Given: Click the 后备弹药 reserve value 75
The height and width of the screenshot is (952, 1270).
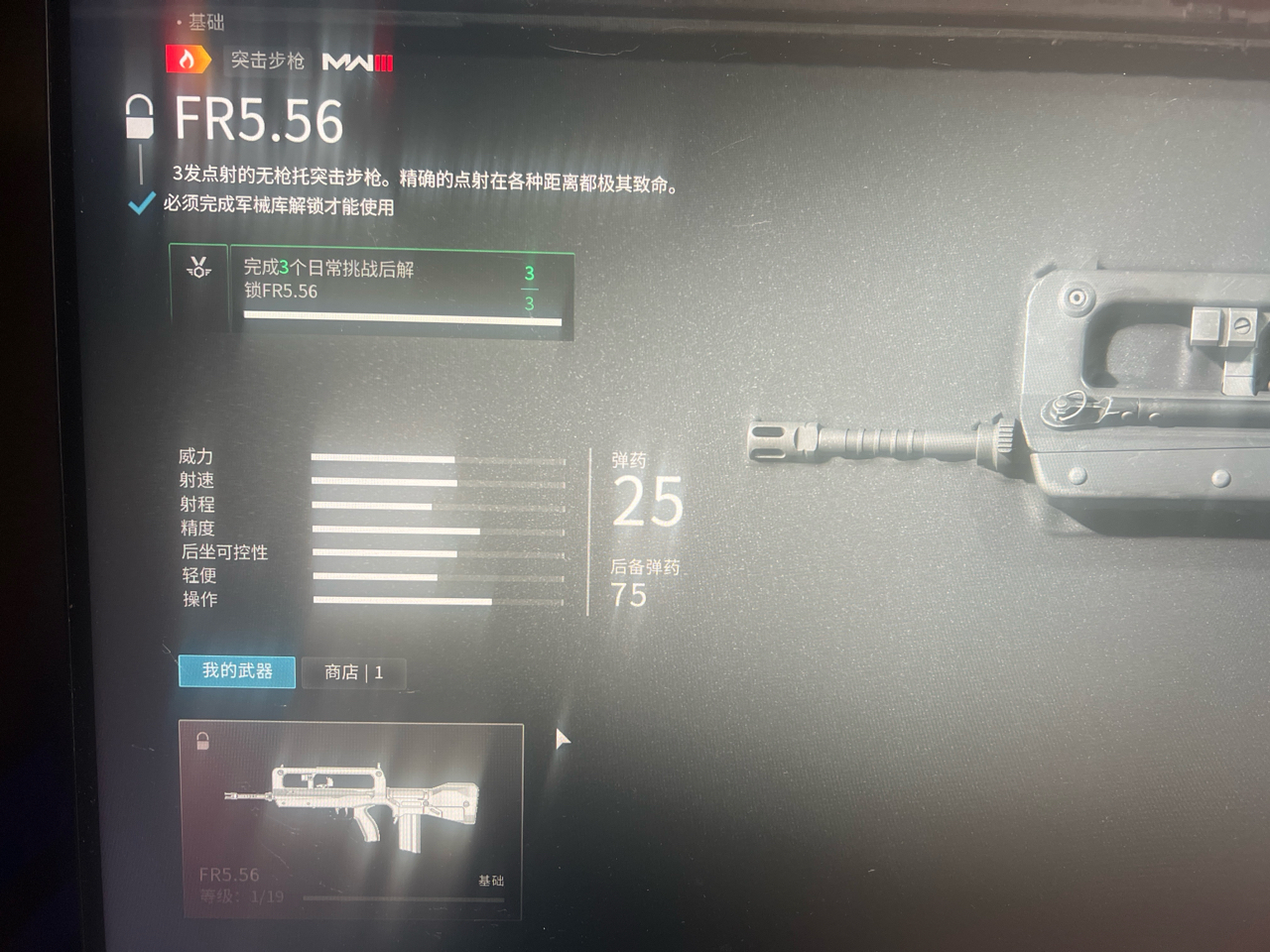Looking at the screenshot, I should [x=631, y=595].
